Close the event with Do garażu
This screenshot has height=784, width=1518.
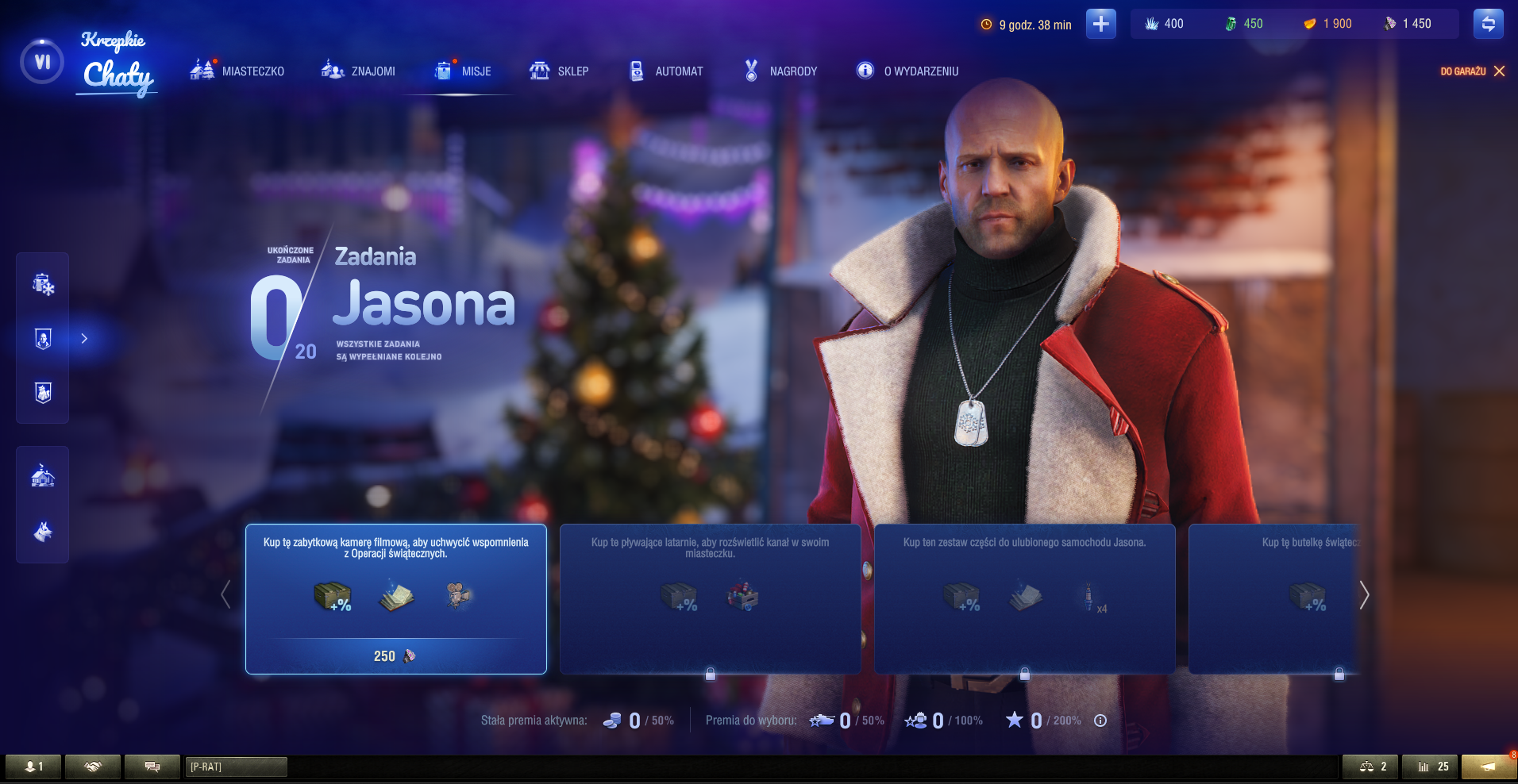pos(1473,71)
